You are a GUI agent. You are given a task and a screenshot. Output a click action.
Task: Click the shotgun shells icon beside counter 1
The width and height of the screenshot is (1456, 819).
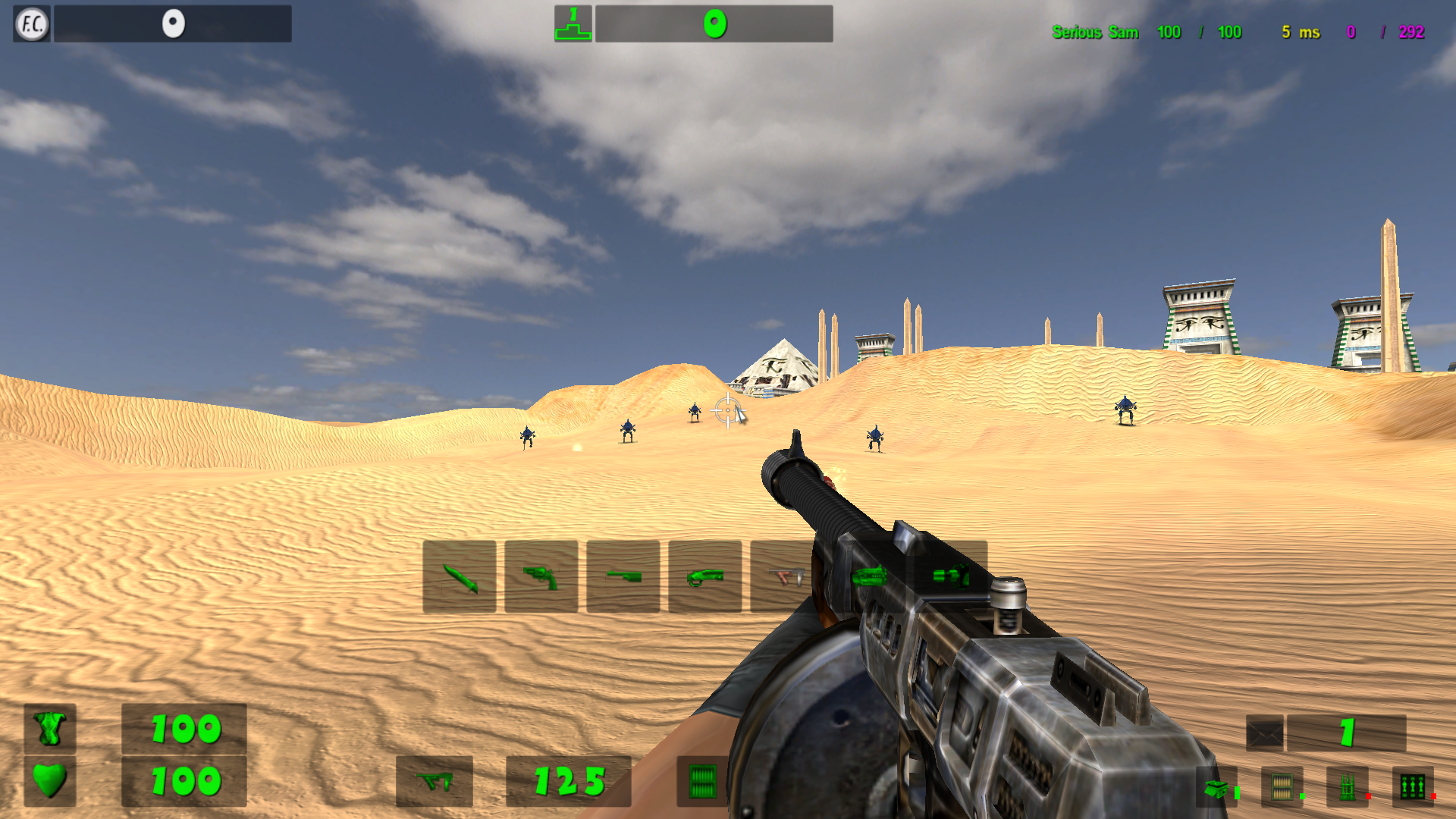(1266, 734)
